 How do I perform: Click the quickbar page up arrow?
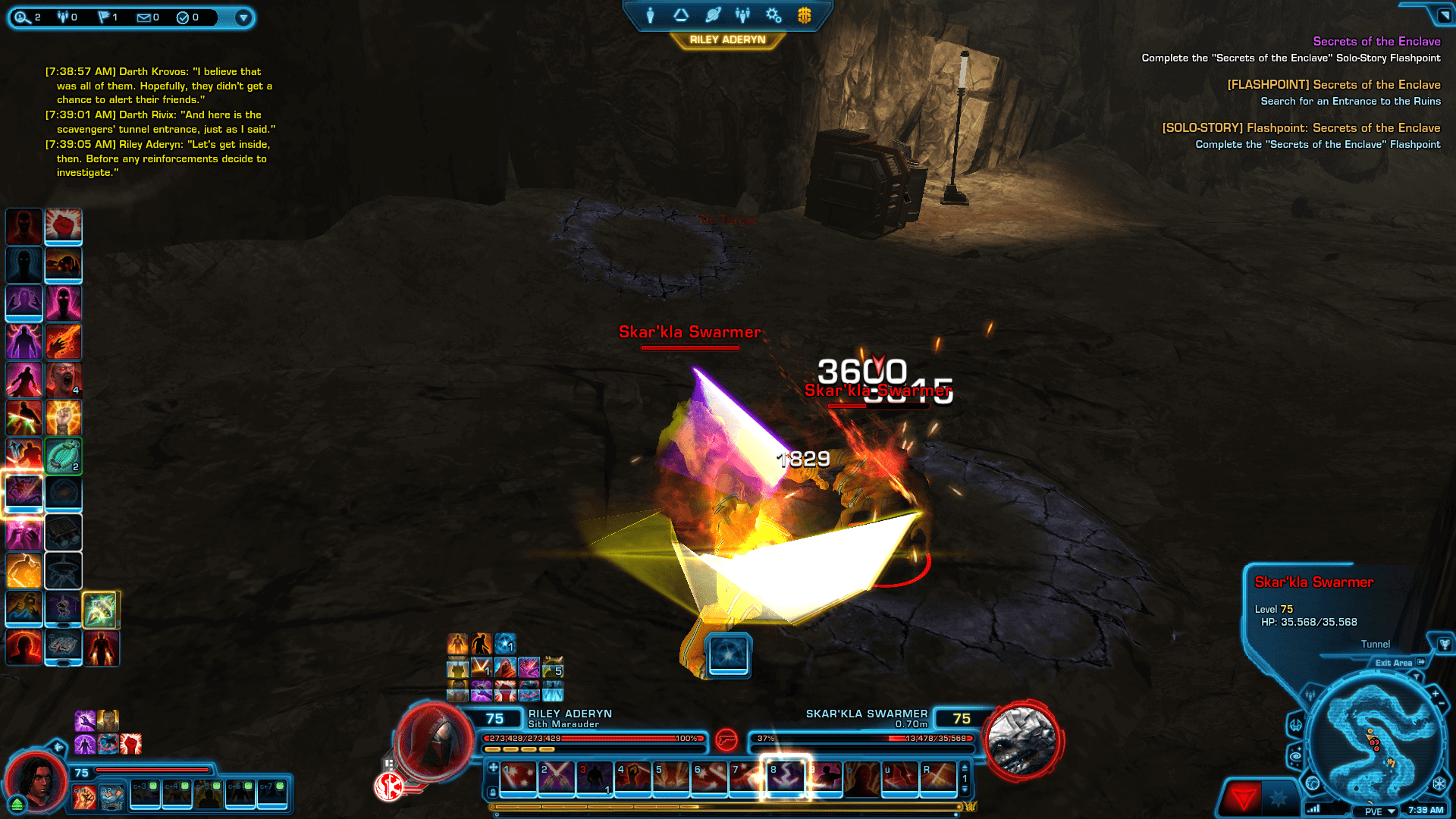coord(964,767)
